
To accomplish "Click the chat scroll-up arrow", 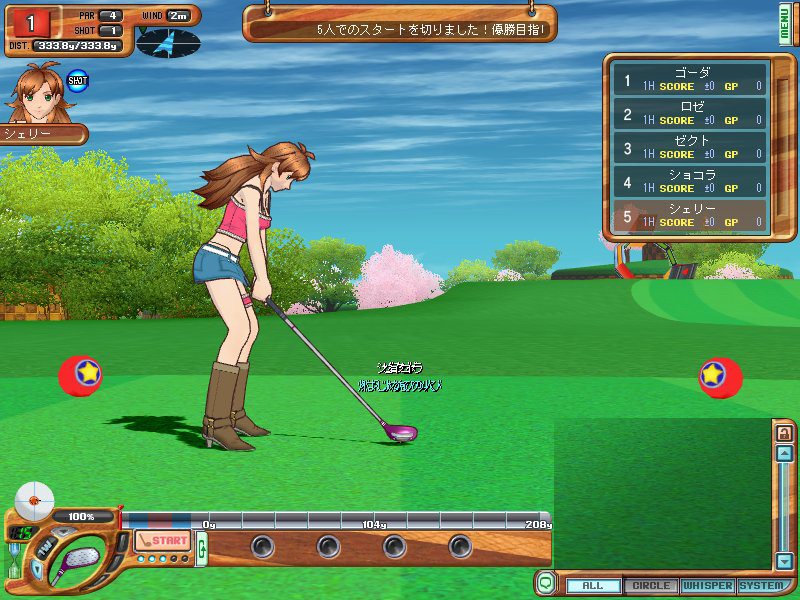I will 784,453.
